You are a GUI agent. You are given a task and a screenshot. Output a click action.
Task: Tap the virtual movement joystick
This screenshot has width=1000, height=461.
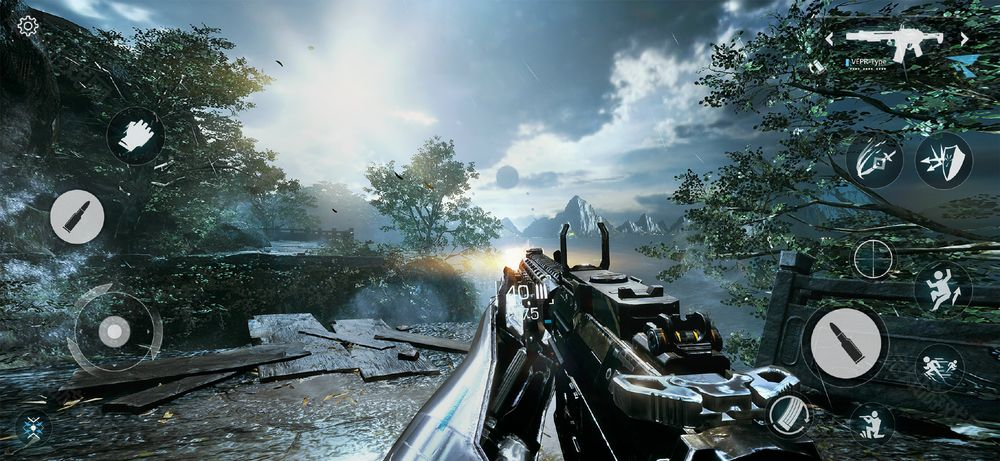click(114, 330)
